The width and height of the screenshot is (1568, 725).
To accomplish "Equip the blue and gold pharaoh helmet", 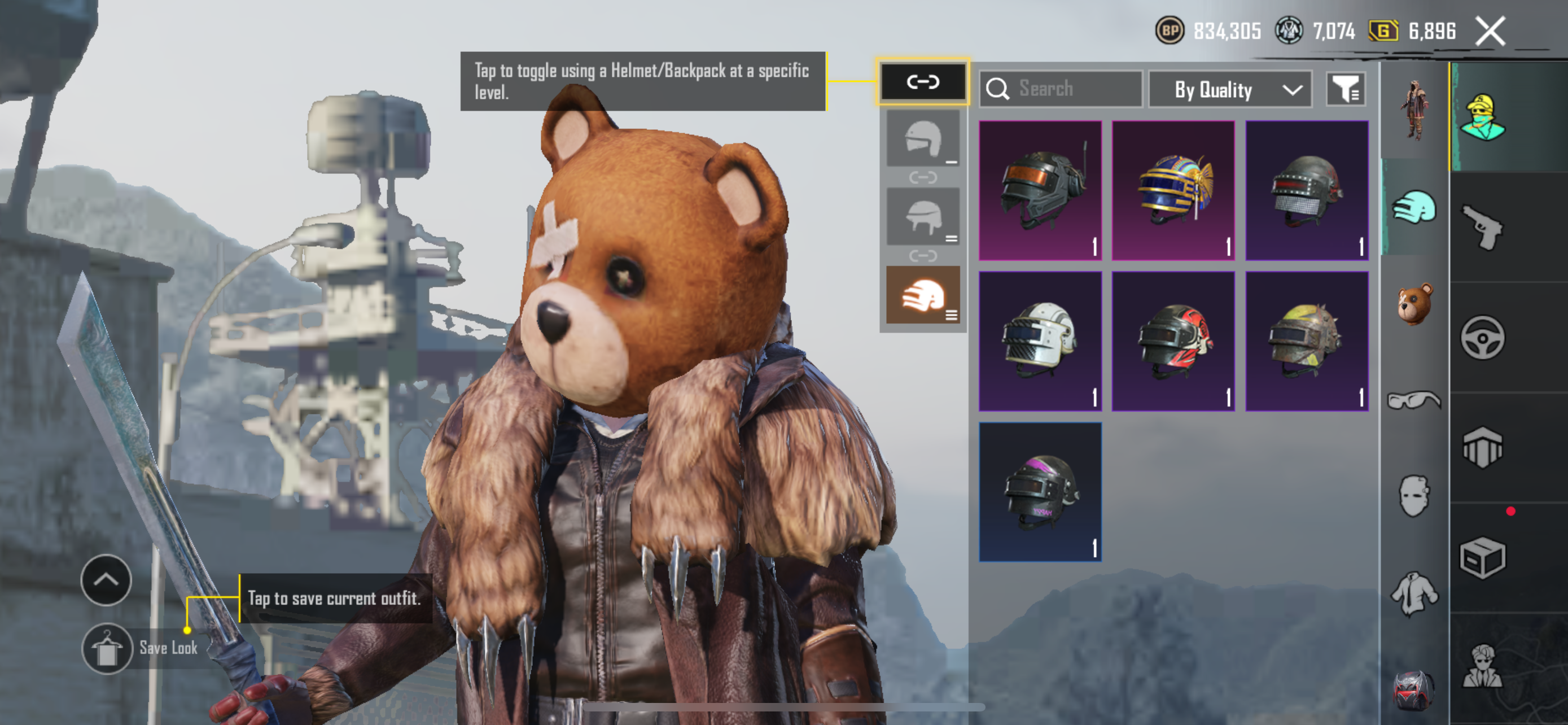I will pyautogui.click(x=1173, y=190).
